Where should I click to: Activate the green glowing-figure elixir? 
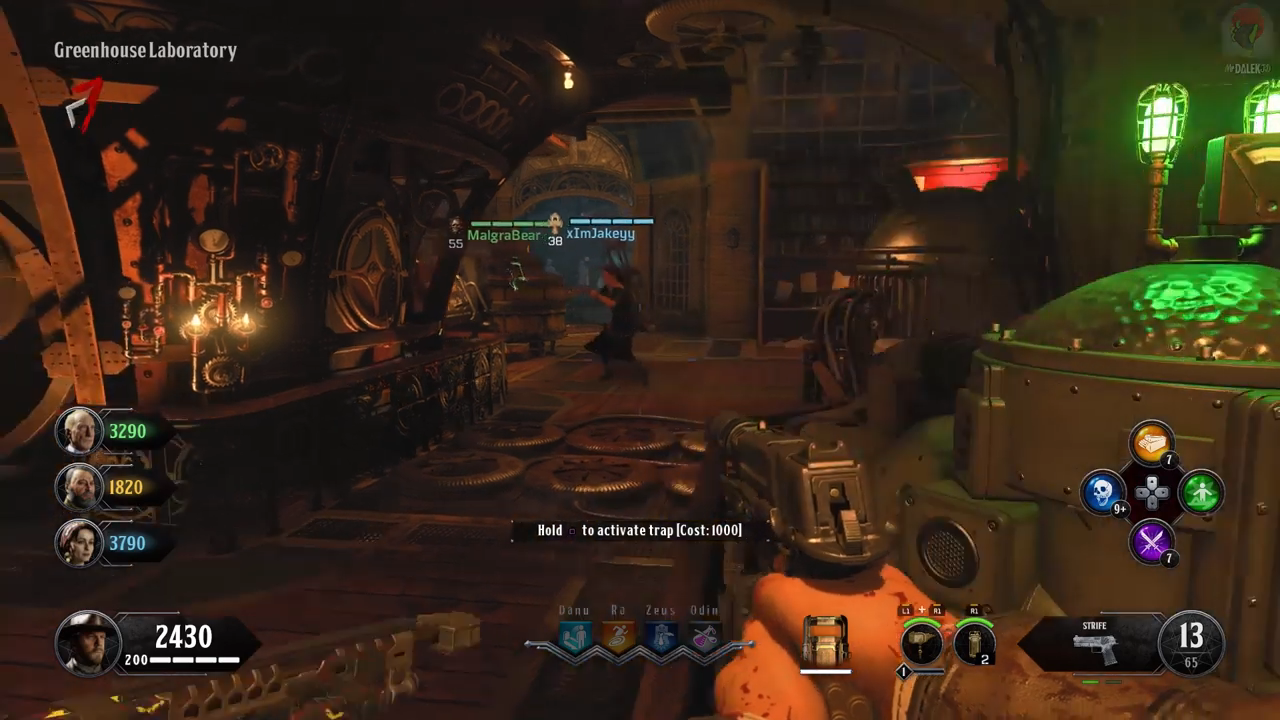(x=1201, y=492)
